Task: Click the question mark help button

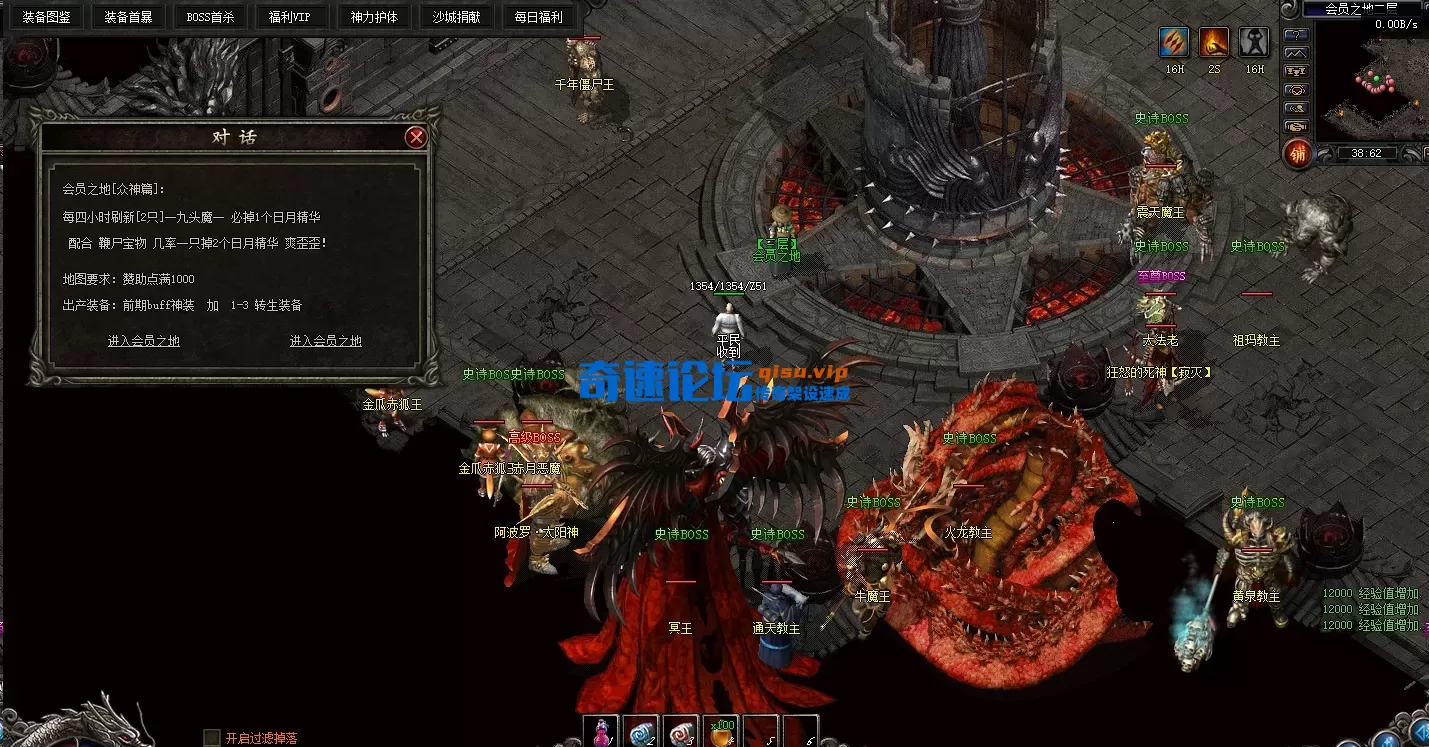Action: (1297, 34)
